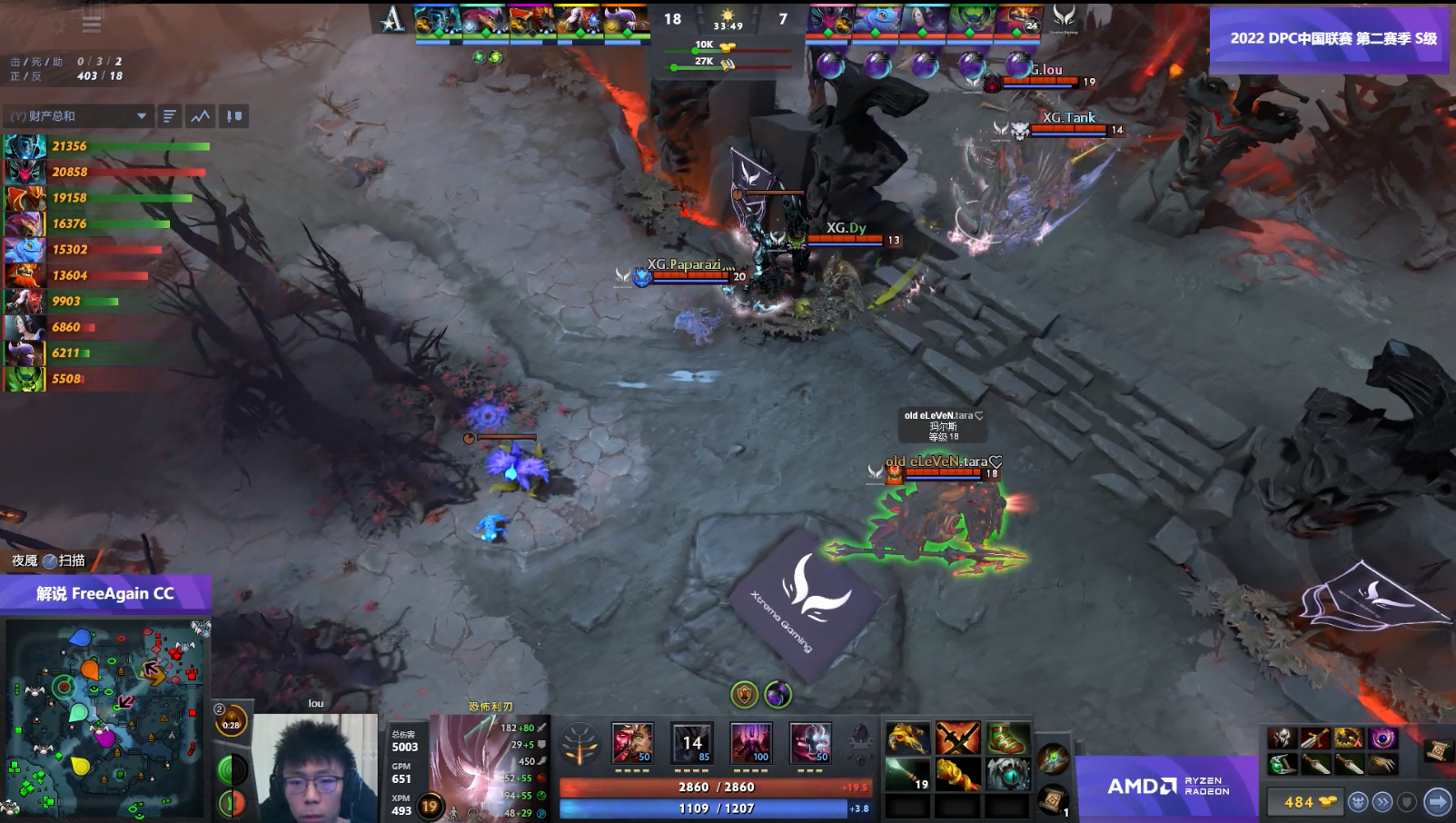The image size is (1456, 823).
Task: Click the Eye of Skadi in the inventory
Action: (1008, 775)
